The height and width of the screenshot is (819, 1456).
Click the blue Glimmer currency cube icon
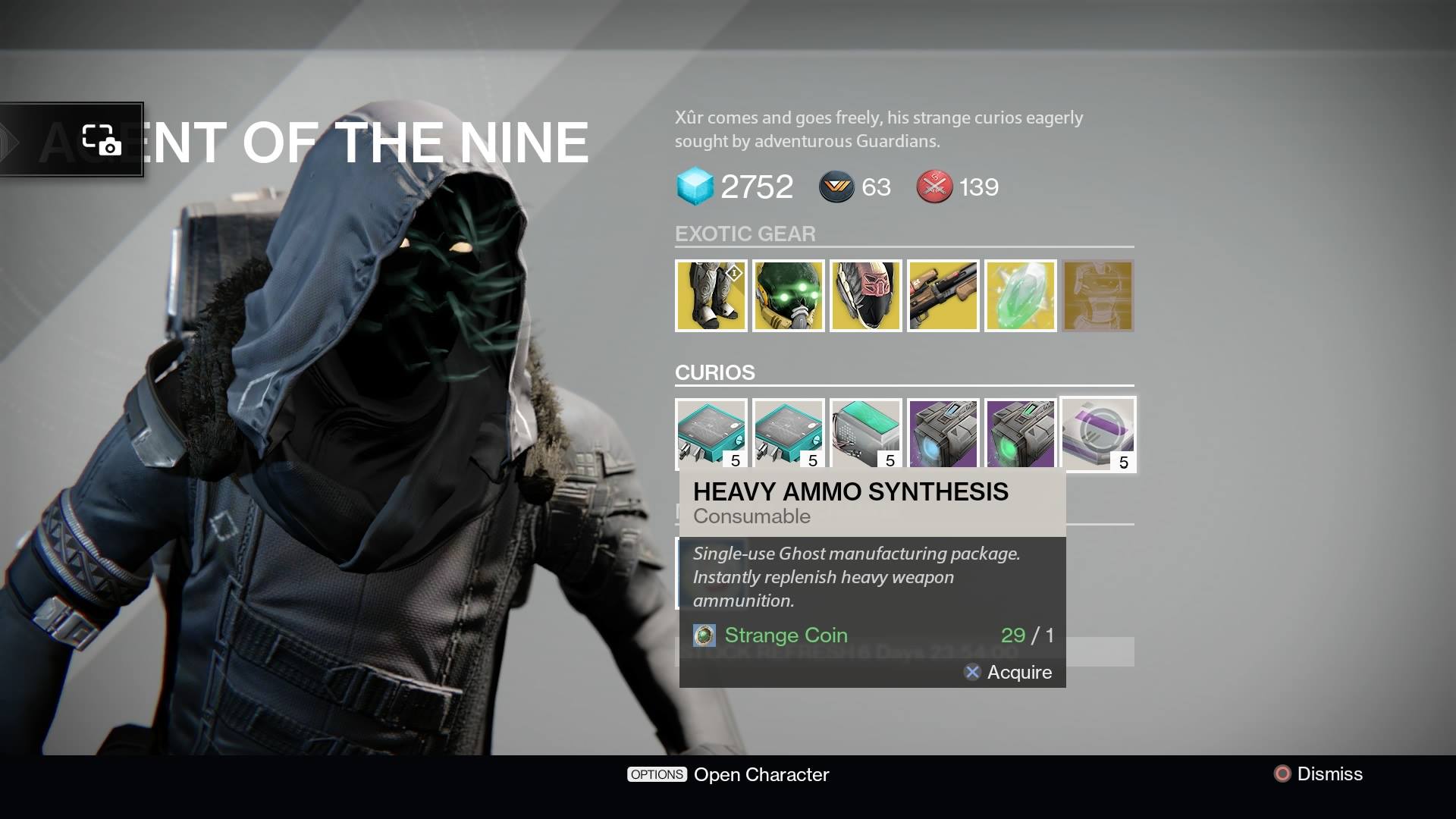point(695,187)
